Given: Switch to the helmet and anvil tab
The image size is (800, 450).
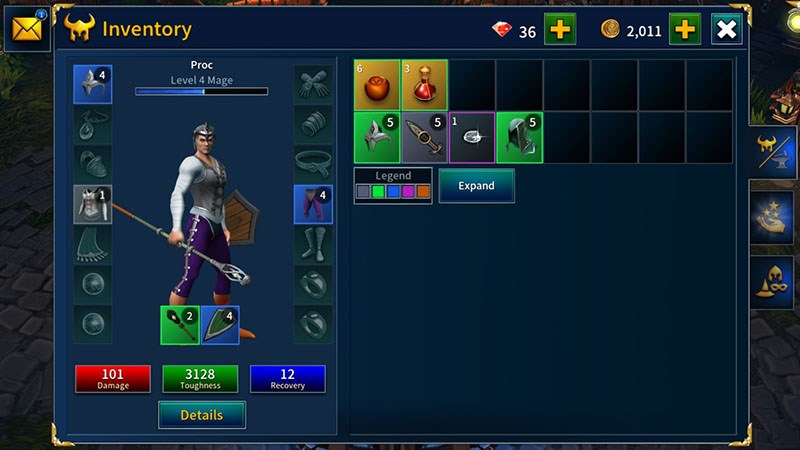Looking at the screenshot, I should point(774,153).
